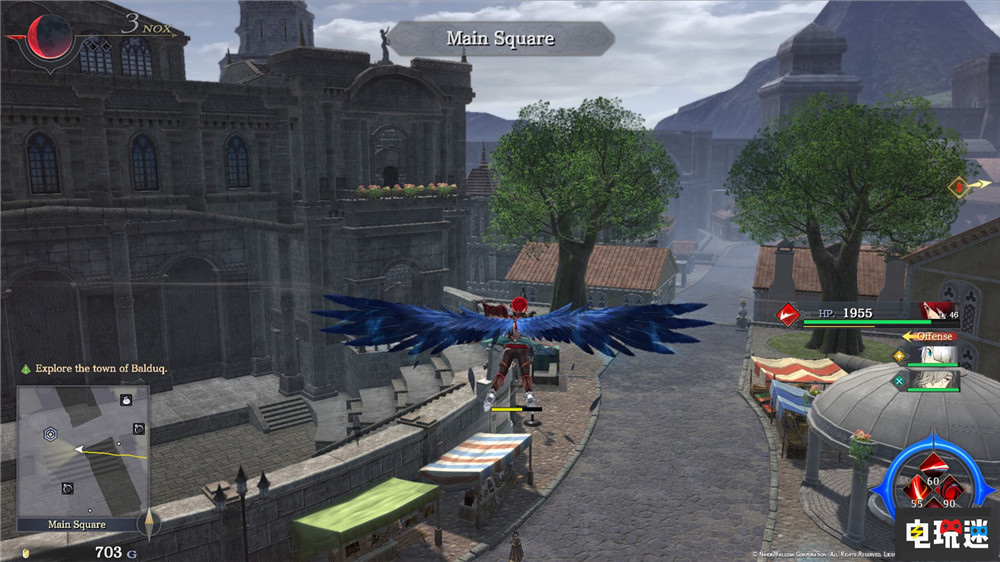Click the red diamond attack-type icon

(789, 315)
